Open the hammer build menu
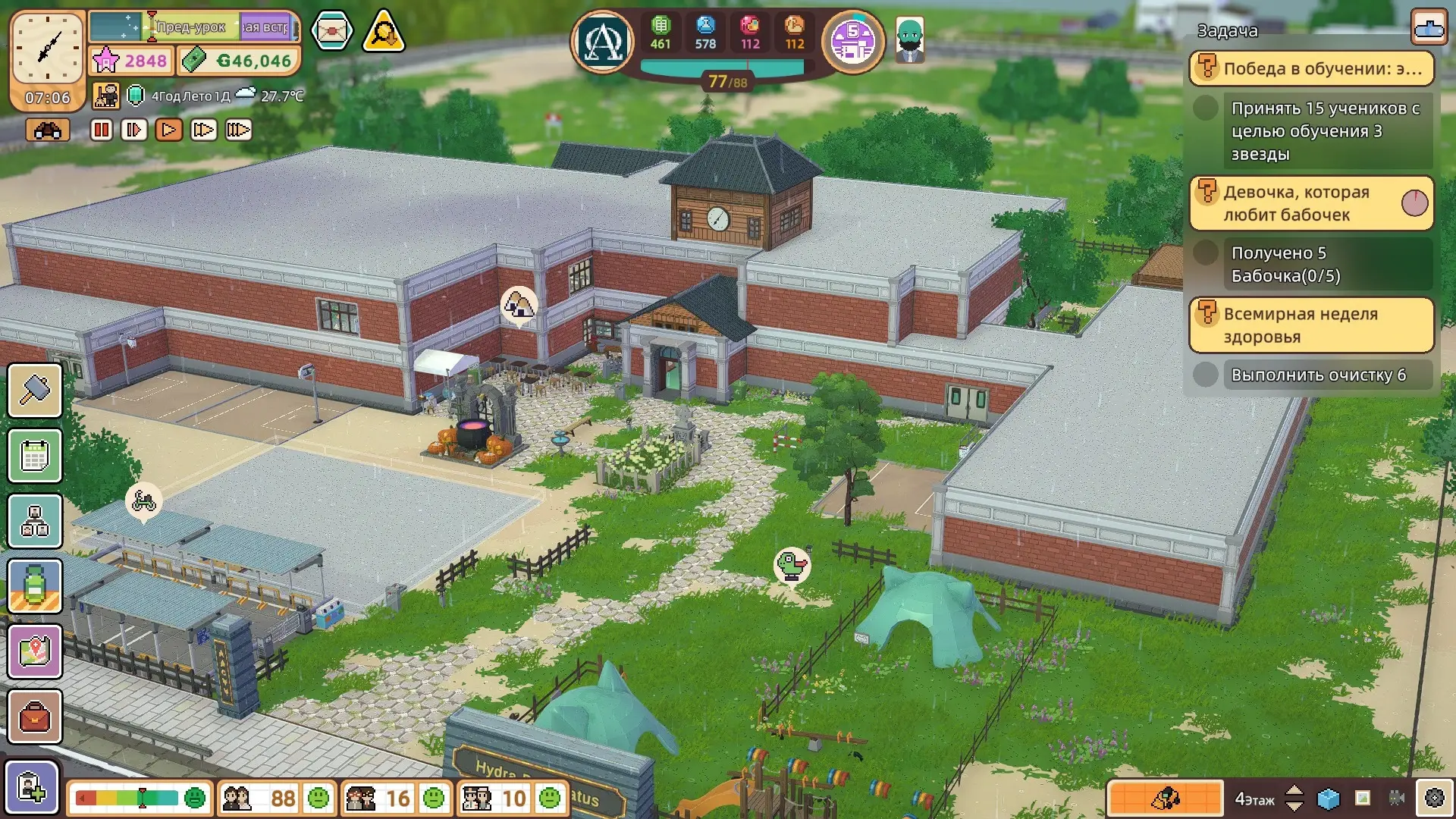Image resolution: width=1456 pixels, height=819 pixels. (35, 391)
